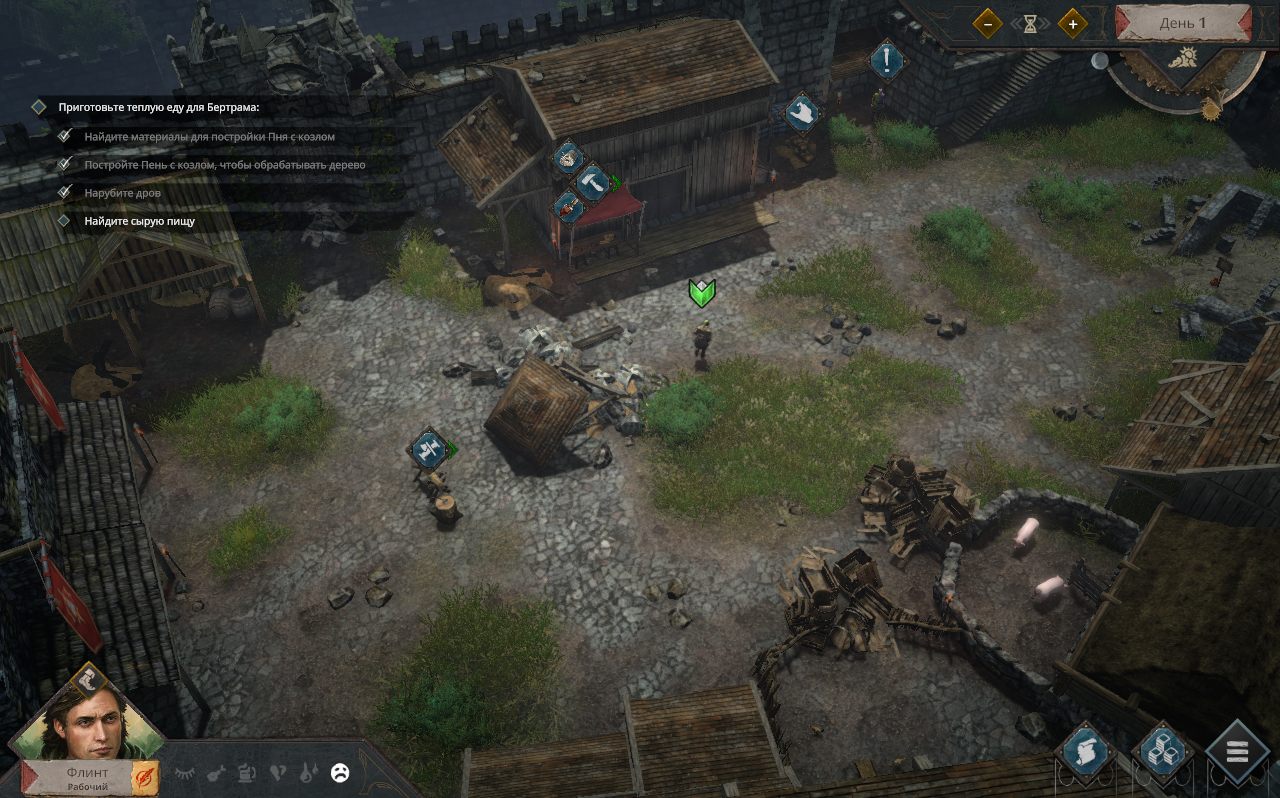Click the orange quill button beside Flint's name
Screen dimensions: 1280x798
coord(146,774)
